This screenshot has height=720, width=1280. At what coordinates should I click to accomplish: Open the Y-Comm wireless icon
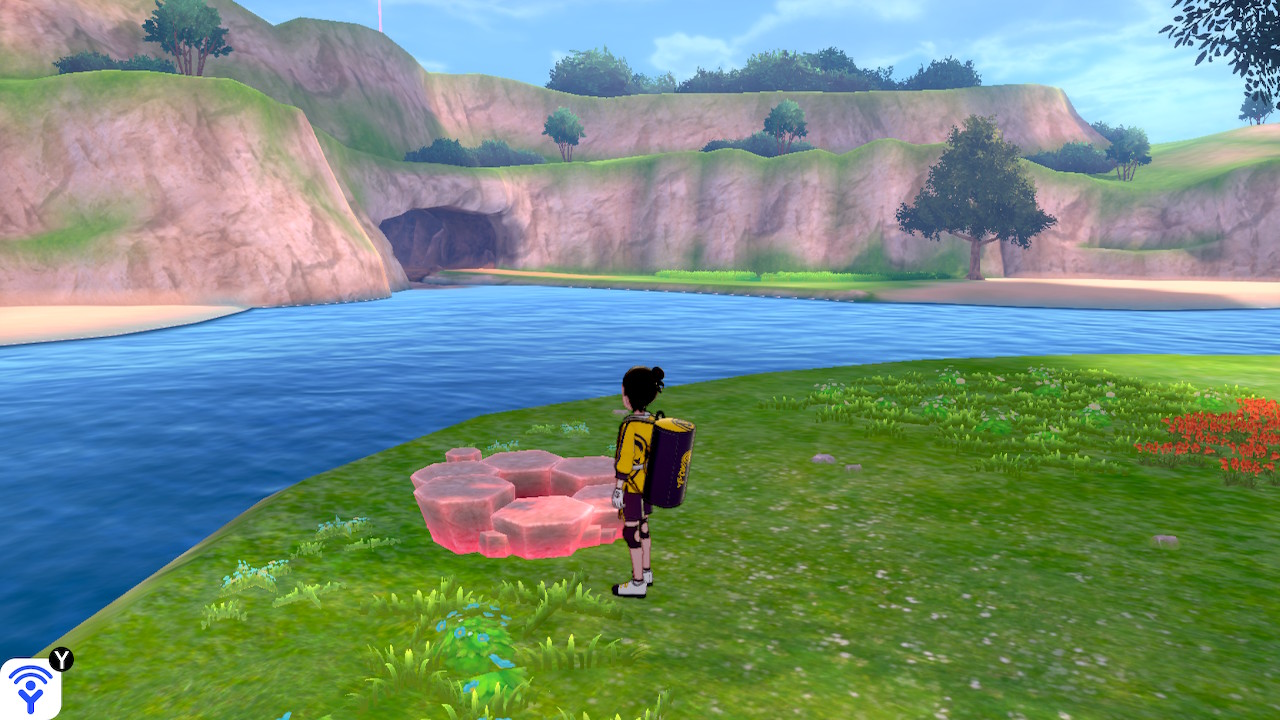(x=30, y=688)
